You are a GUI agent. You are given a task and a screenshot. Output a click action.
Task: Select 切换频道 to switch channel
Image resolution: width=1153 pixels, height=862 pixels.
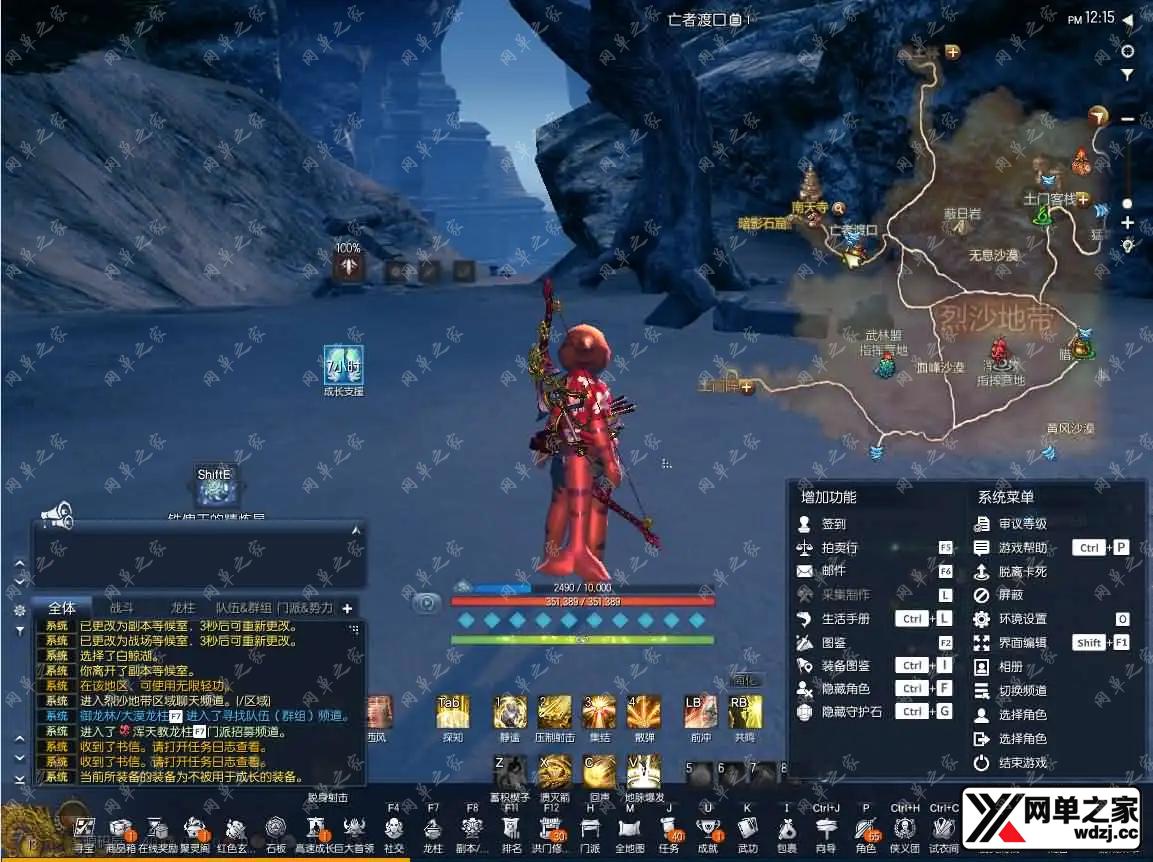point(1022,691)
